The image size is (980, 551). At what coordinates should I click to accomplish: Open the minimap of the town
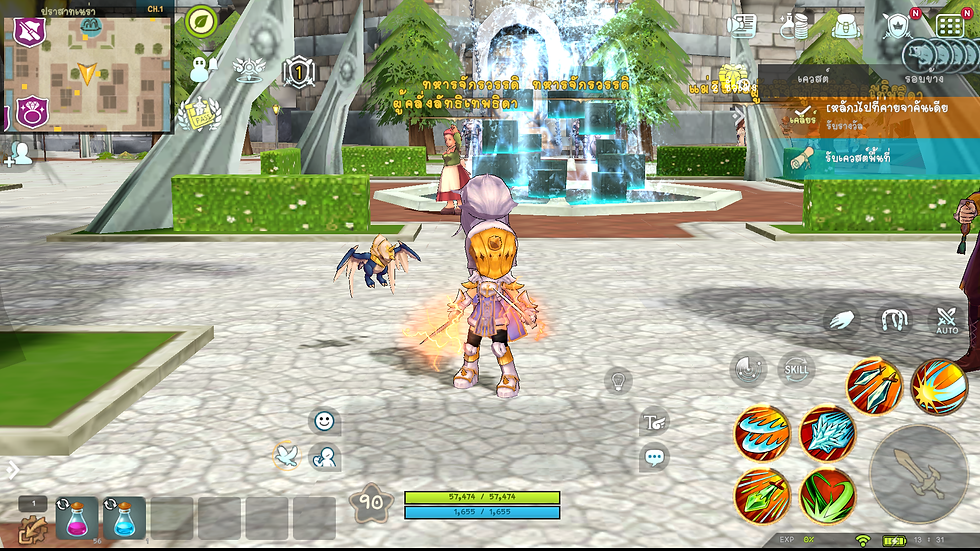click(88, 68)
